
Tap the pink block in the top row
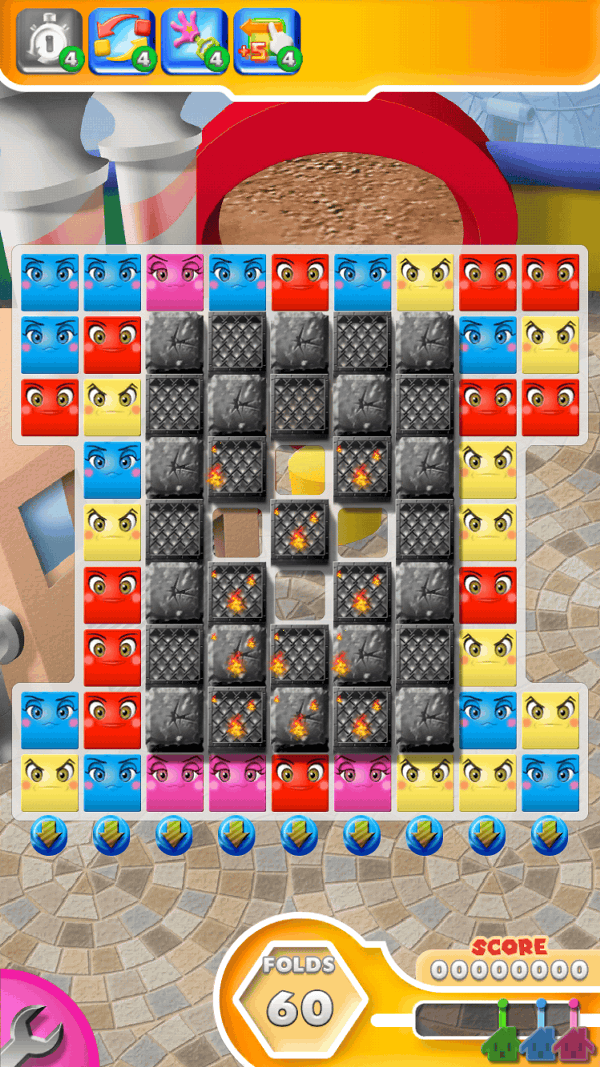click(175, 282)
